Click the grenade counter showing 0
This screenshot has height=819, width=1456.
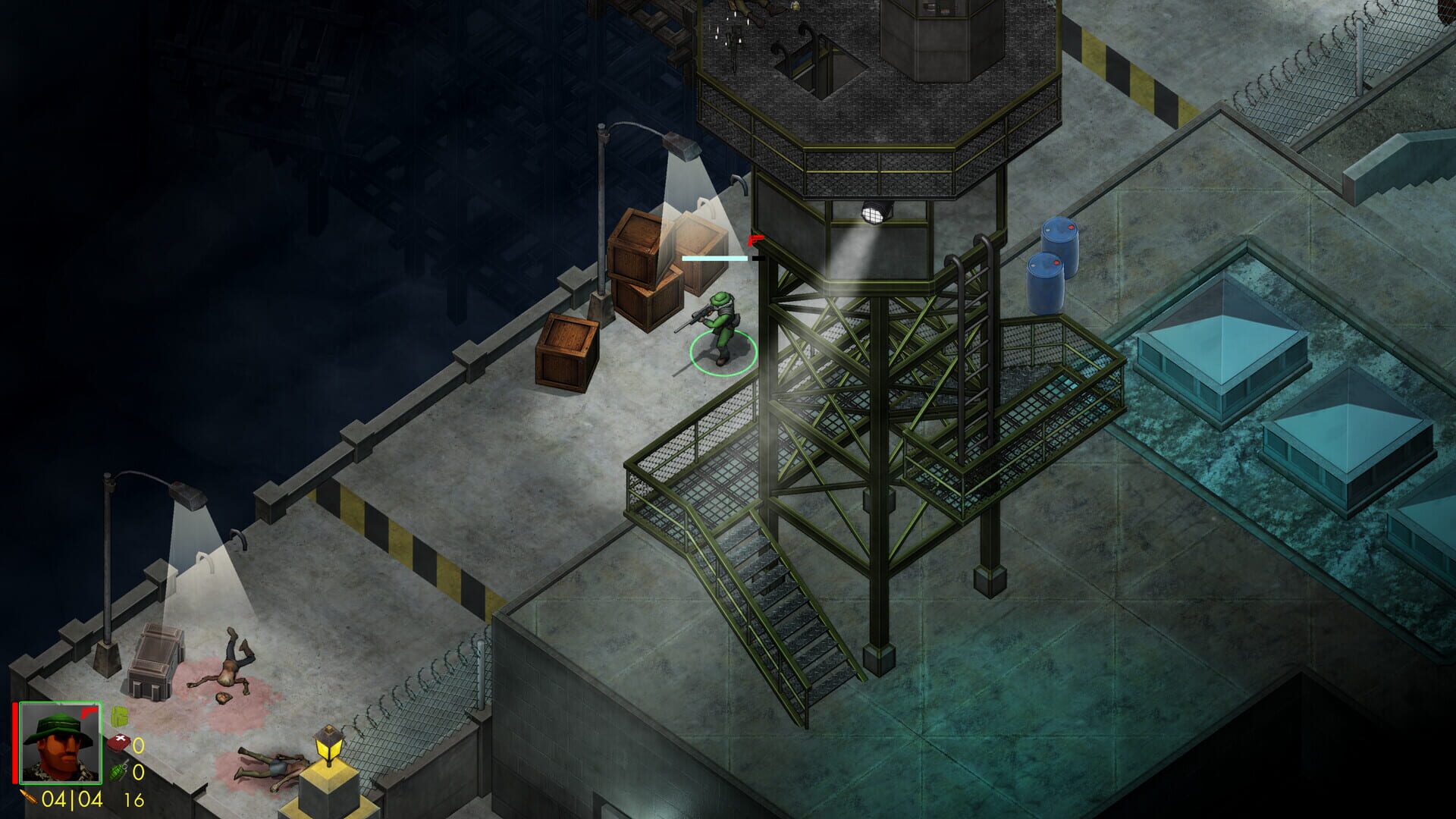tap(140, 772)
